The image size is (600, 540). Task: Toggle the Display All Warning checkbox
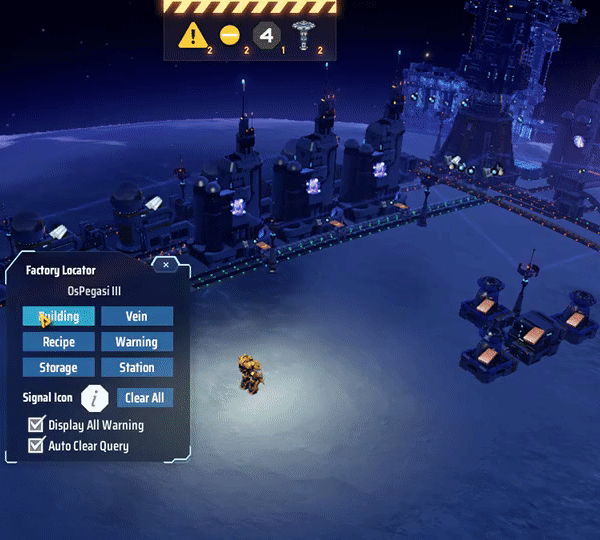[37, 425]
